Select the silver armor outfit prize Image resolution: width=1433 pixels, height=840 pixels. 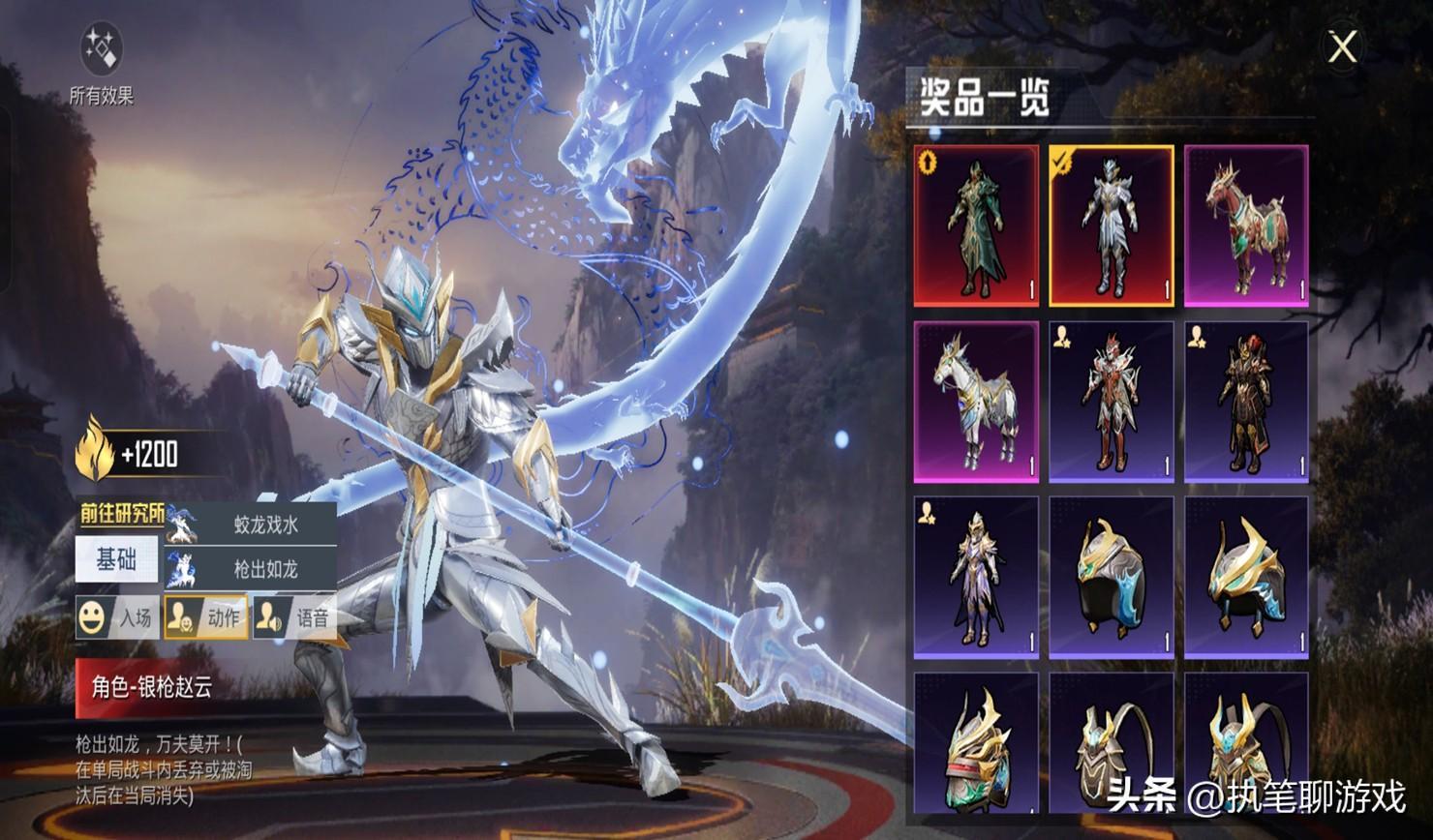(x=1112, y=226)
